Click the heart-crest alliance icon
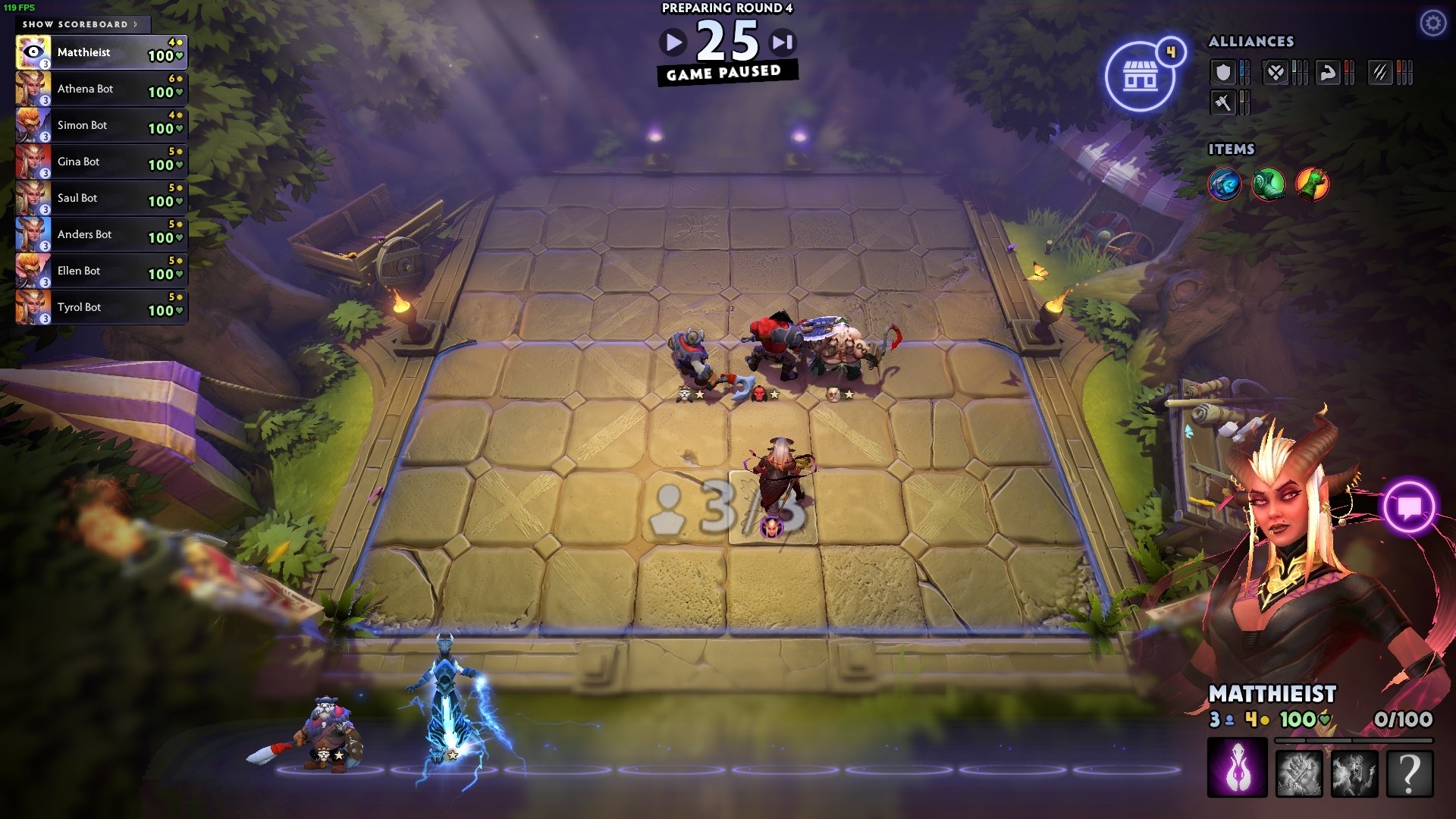This screenshot has height=819, width=1456. [1276, 72]
